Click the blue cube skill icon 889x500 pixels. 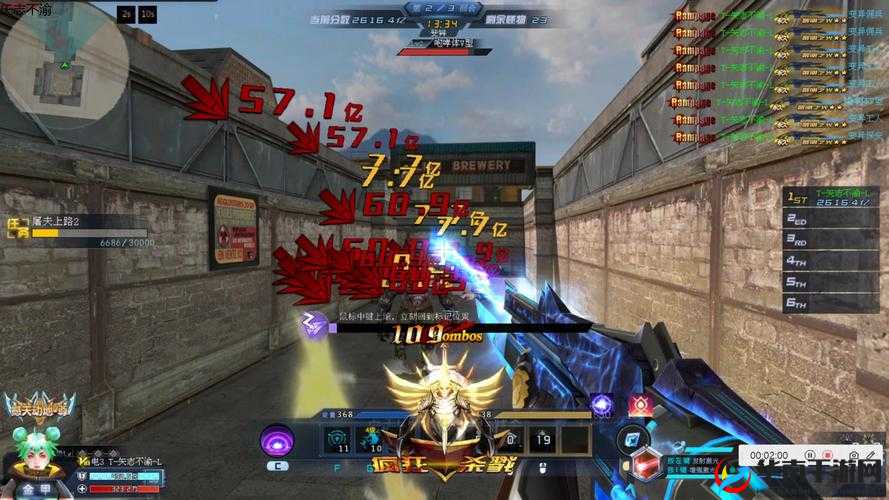631,439
